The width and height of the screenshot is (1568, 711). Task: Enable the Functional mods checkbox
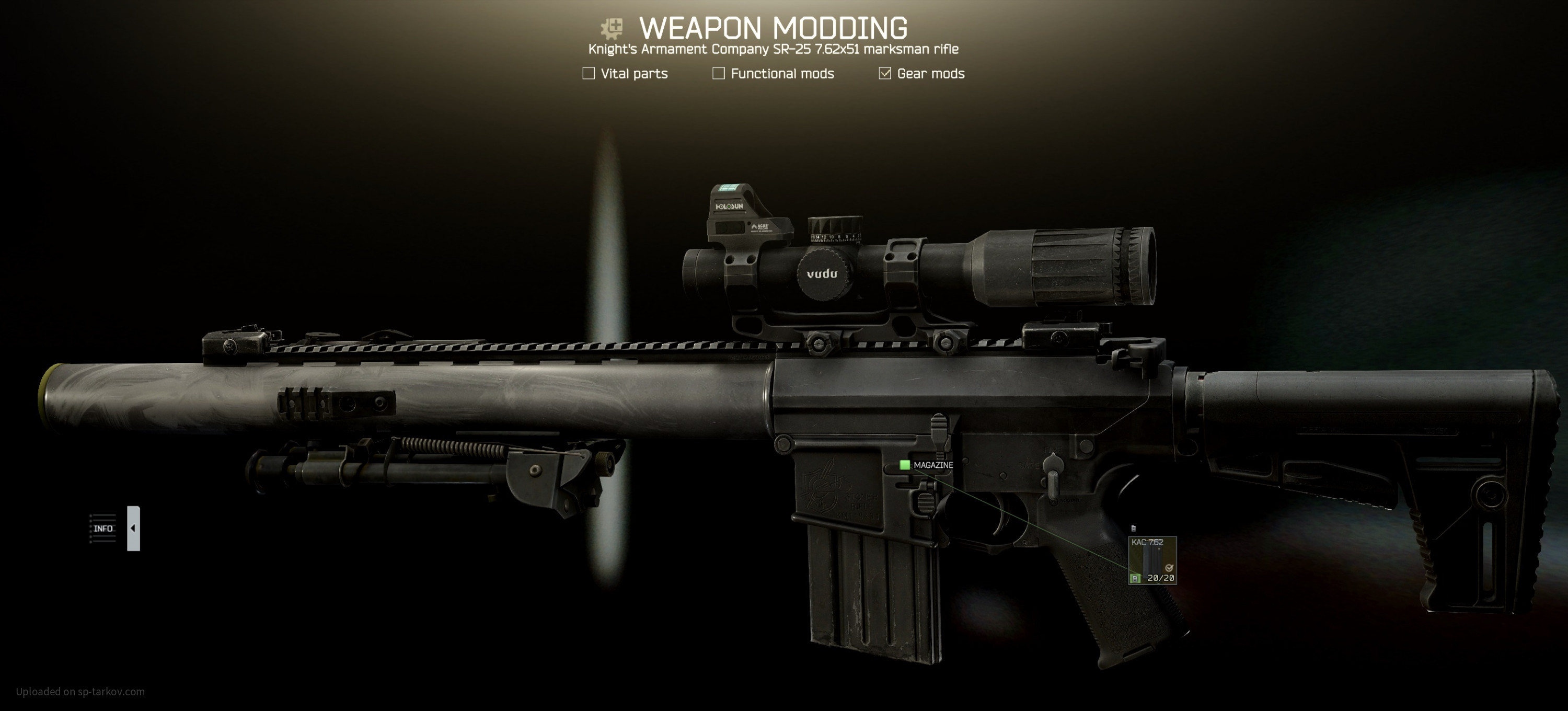point(718,74)
